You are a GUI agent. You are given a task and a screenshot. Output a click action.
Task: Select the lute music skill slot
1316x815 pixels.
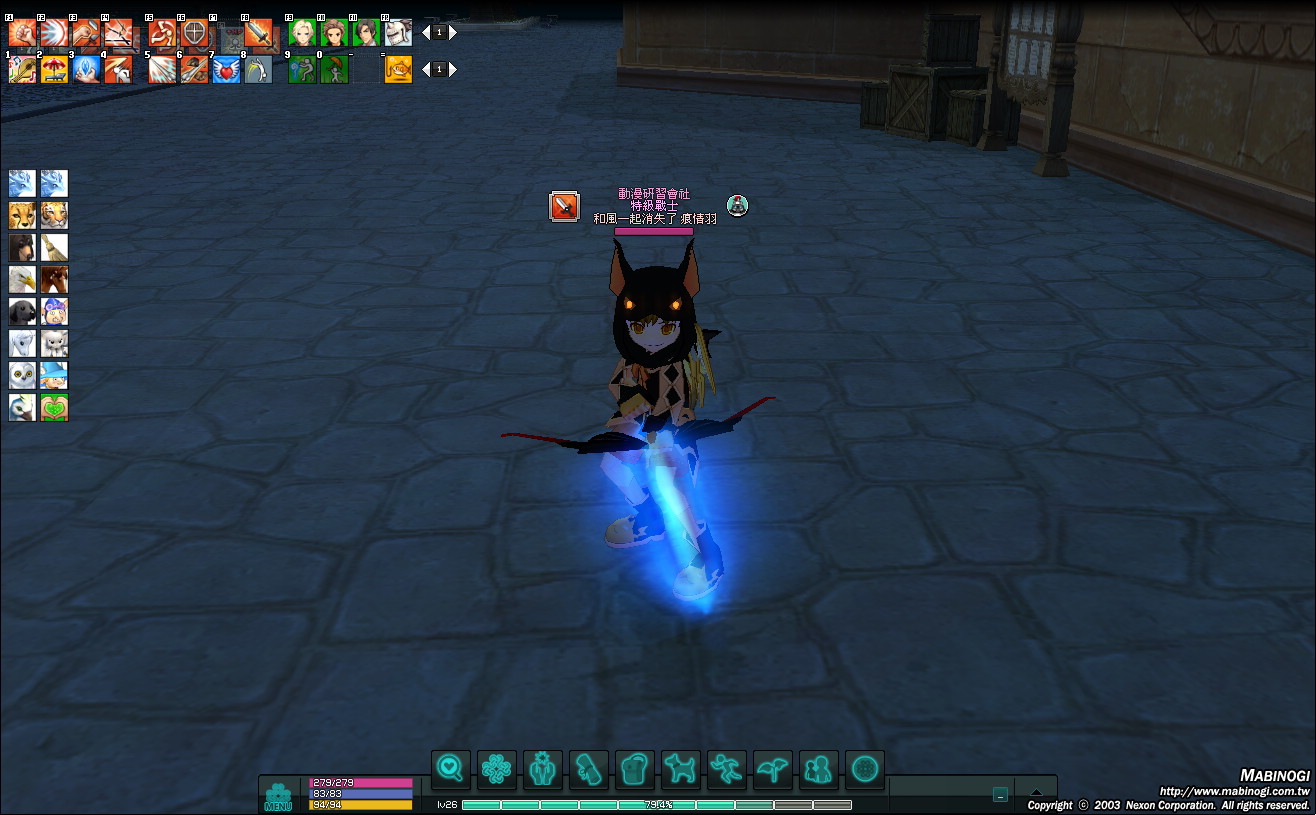click(x=22, y=69)
